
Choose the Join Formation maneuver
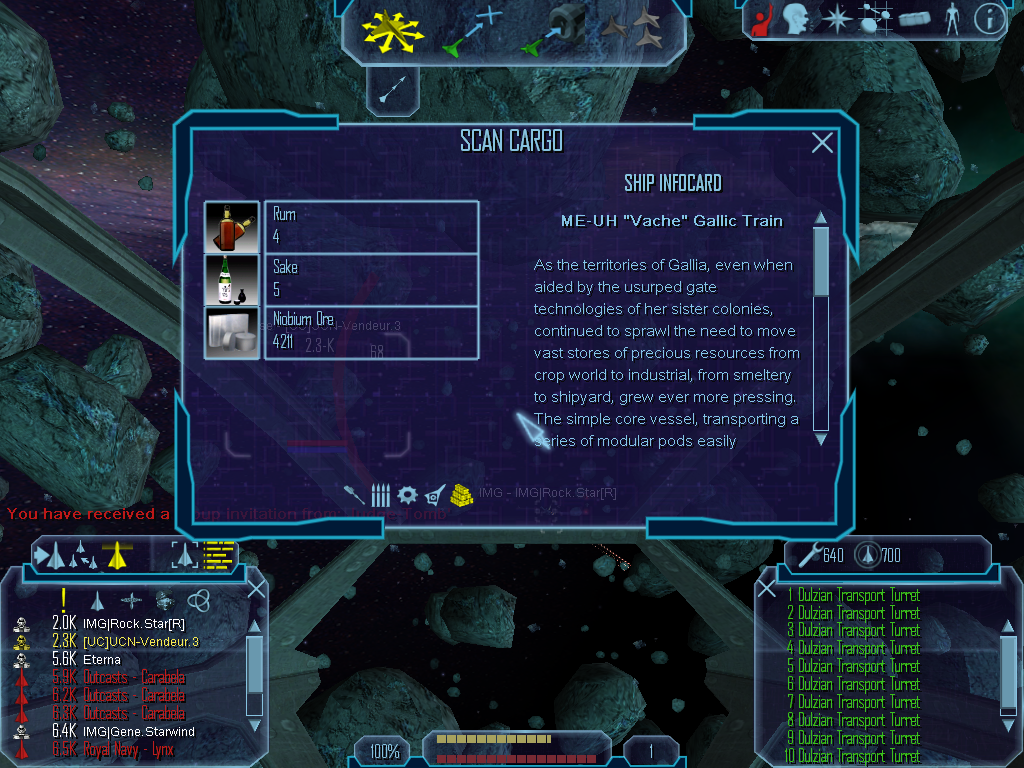tap(633, 31)
